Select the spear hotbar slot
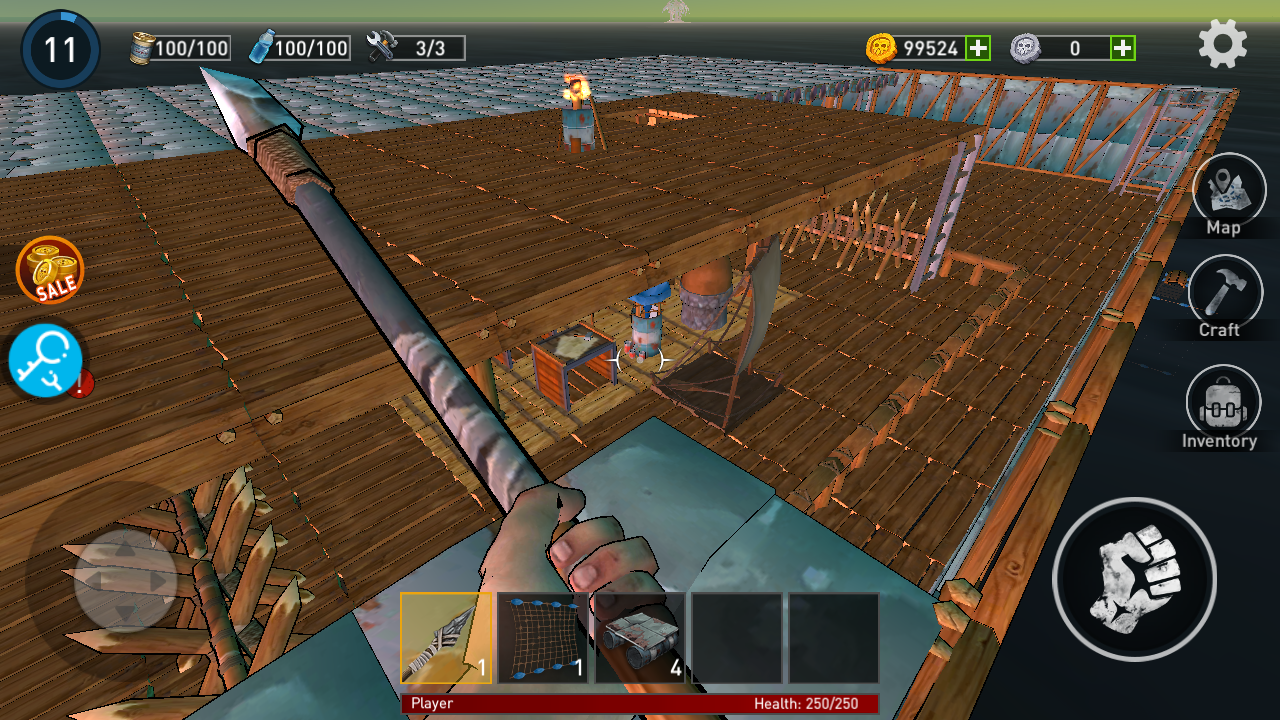1280x720 pixels. point(446,638)
